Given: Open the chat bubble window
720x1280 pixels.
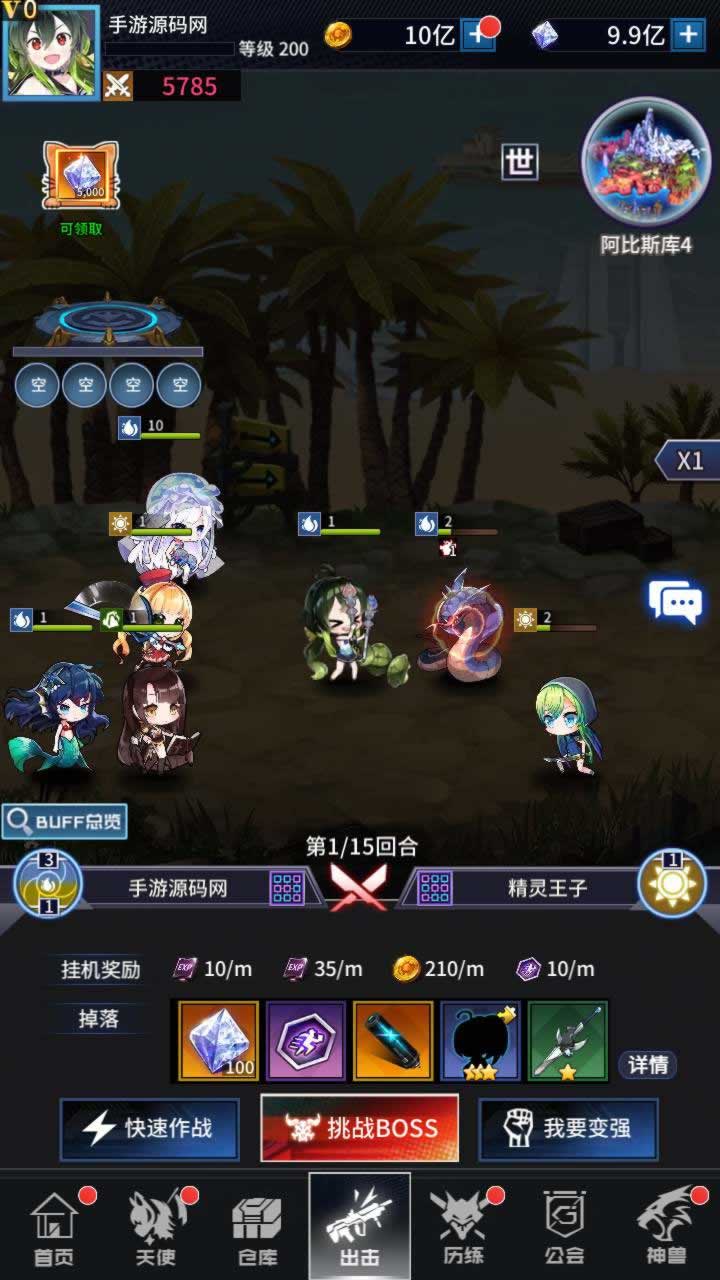Looking at the screenshot, I should click(676, 602).
